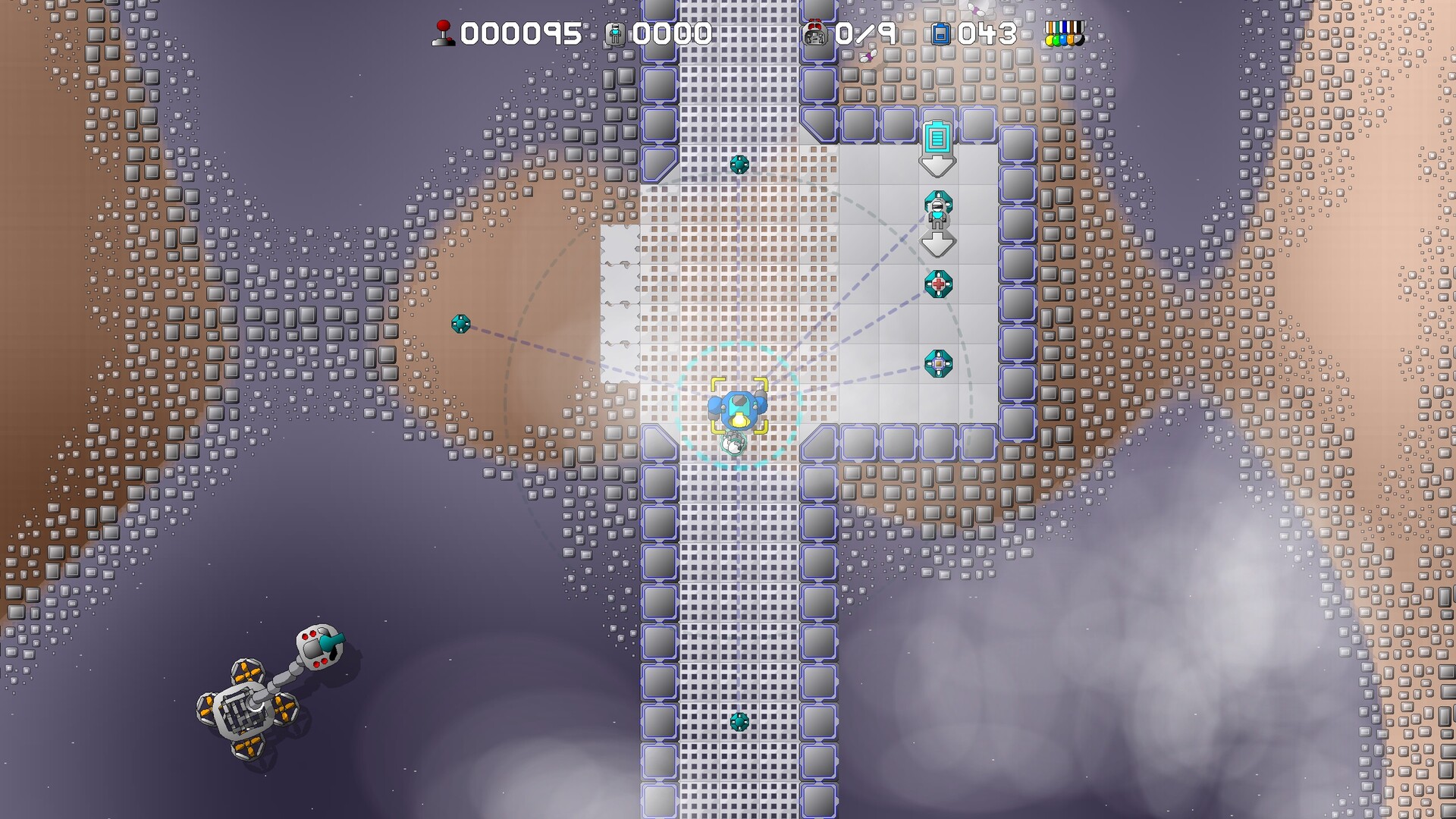Select the turret node at the corridor top
The width and height of the screenshot is (1456, 819).
click(739, 163)
